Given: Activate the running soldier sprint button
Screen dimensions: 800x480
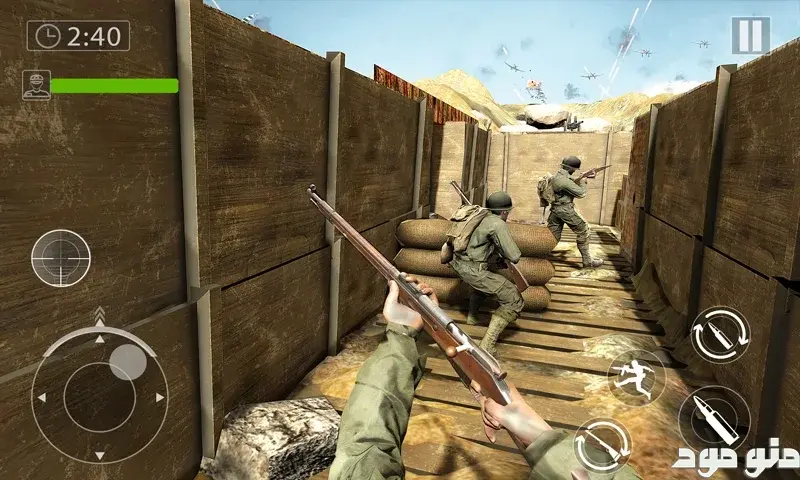Looking at the screenshot, I should [x=635, y=377].
